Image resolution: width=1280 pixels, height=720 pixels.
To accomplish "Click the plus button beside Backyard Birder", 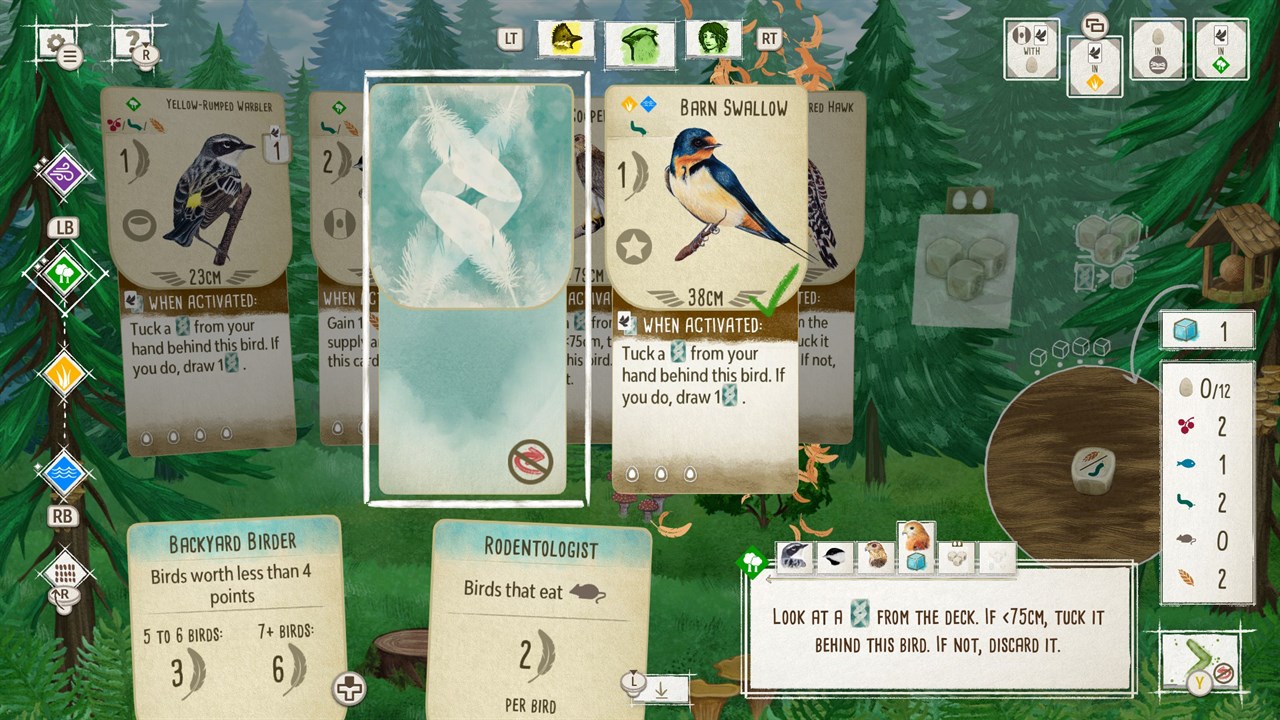I will click(x=349, y=688).
